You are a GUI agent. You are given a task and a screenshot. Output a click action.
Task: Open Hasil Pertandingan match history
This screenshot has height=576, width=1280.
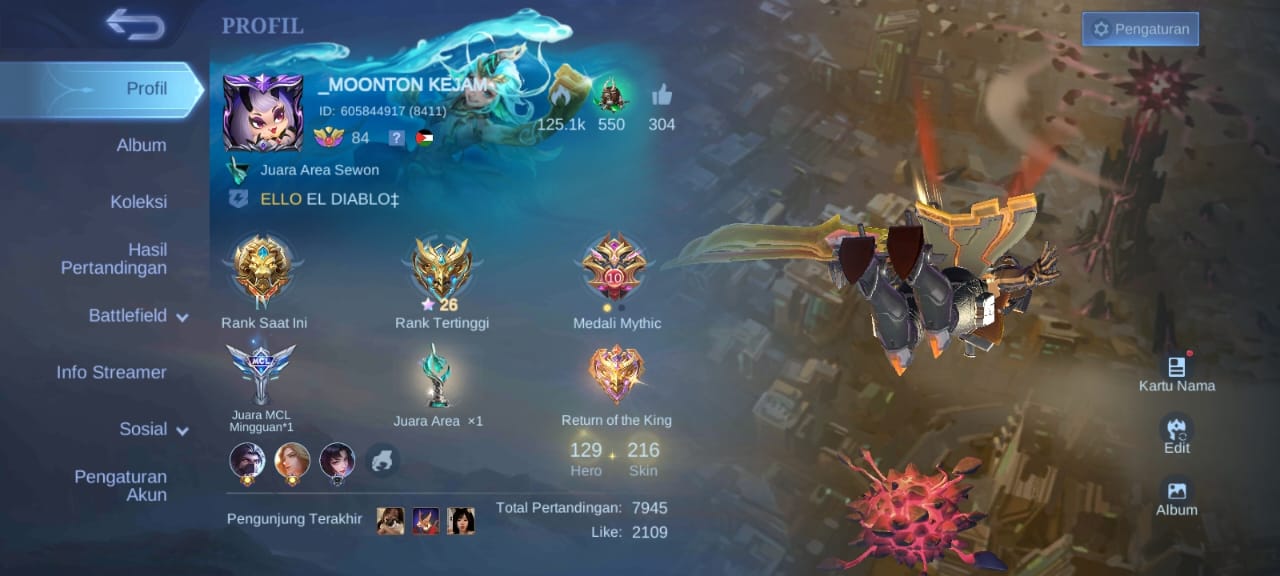(x=114, y=259)
